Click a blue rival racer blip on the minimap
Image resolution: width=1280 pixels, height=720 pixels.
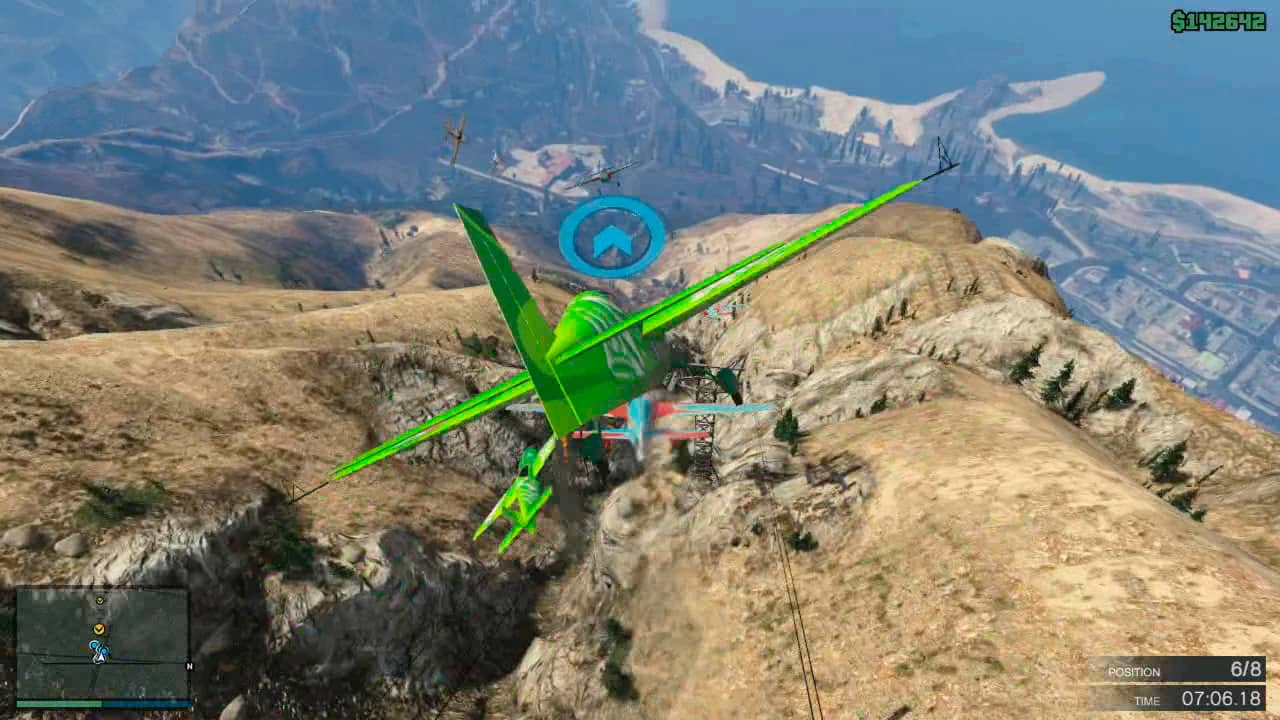click(x=94, y=644)
